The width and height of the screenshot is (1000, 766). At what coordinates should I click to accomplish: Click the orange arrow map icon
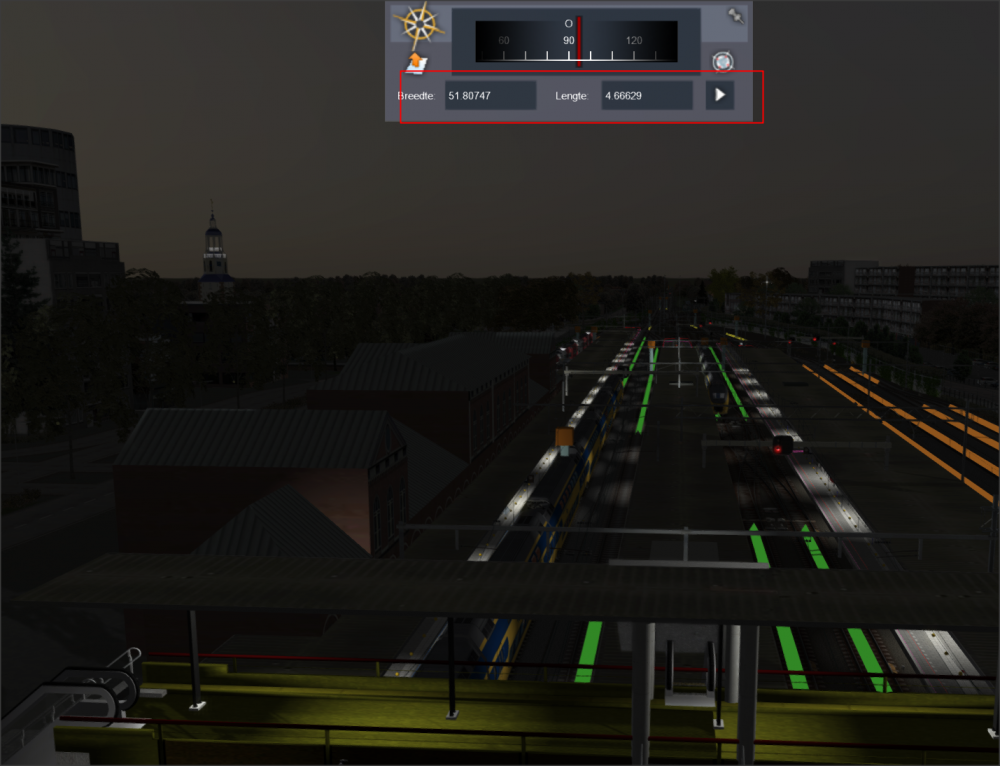pos(417,63)
